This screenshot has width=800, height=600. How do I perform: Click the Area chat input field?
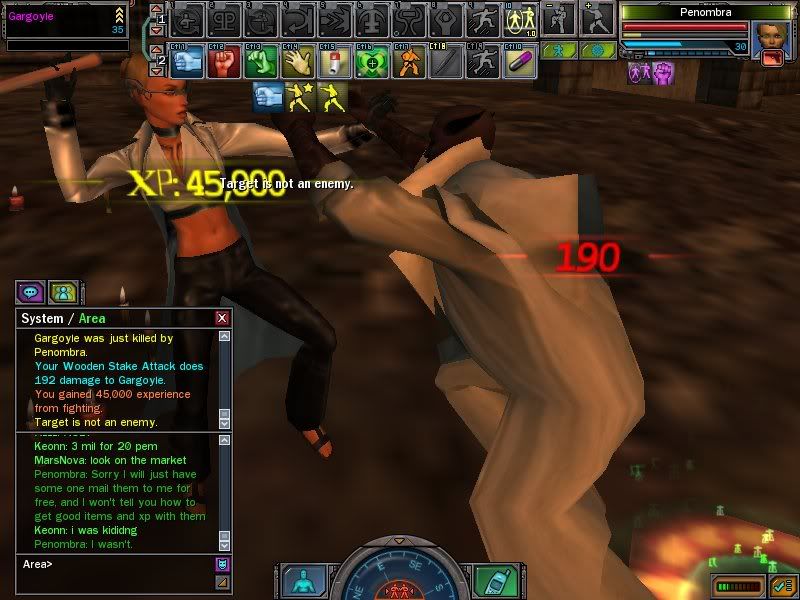click(115, 564)
